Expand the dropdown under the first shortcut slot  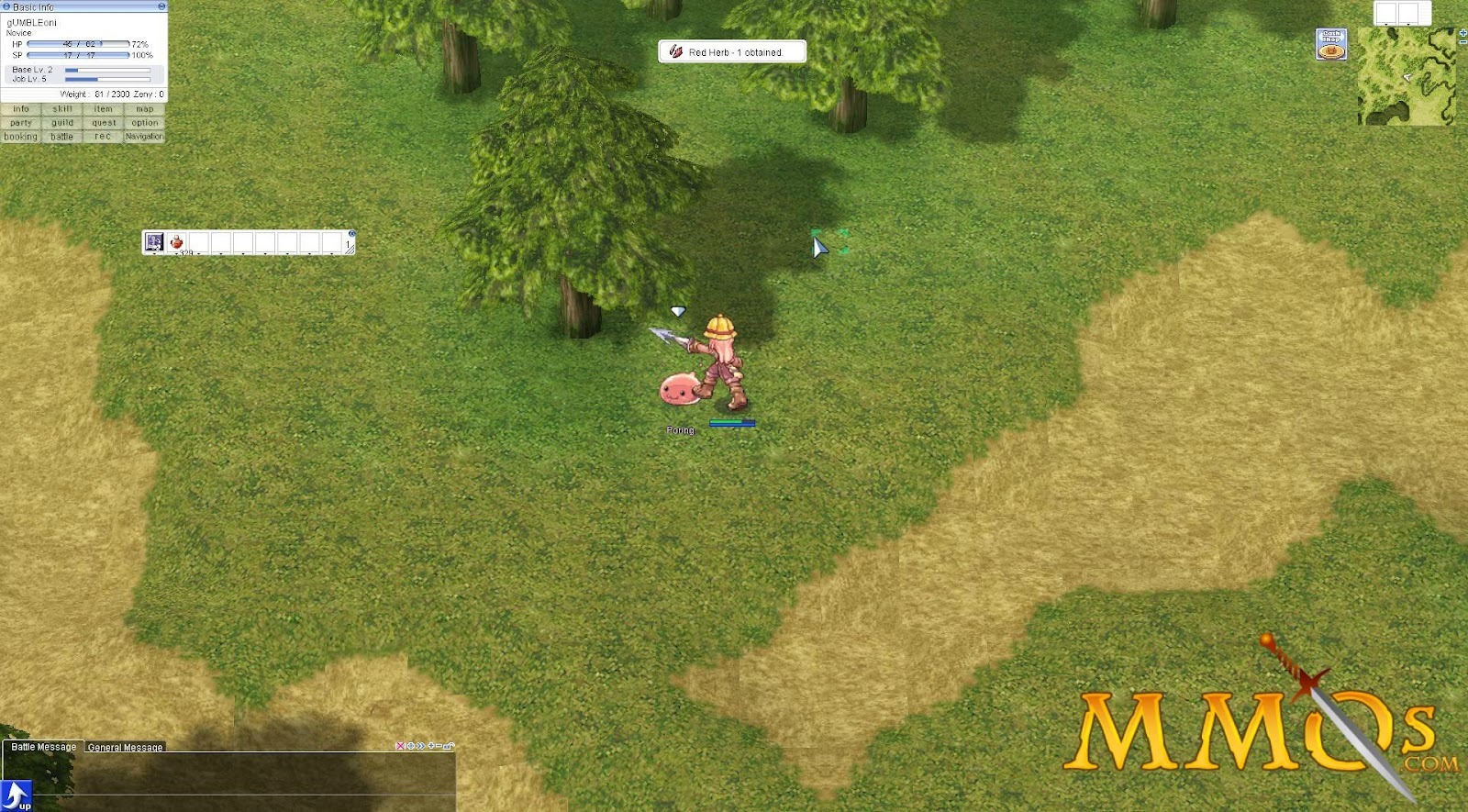click(155, 254)
